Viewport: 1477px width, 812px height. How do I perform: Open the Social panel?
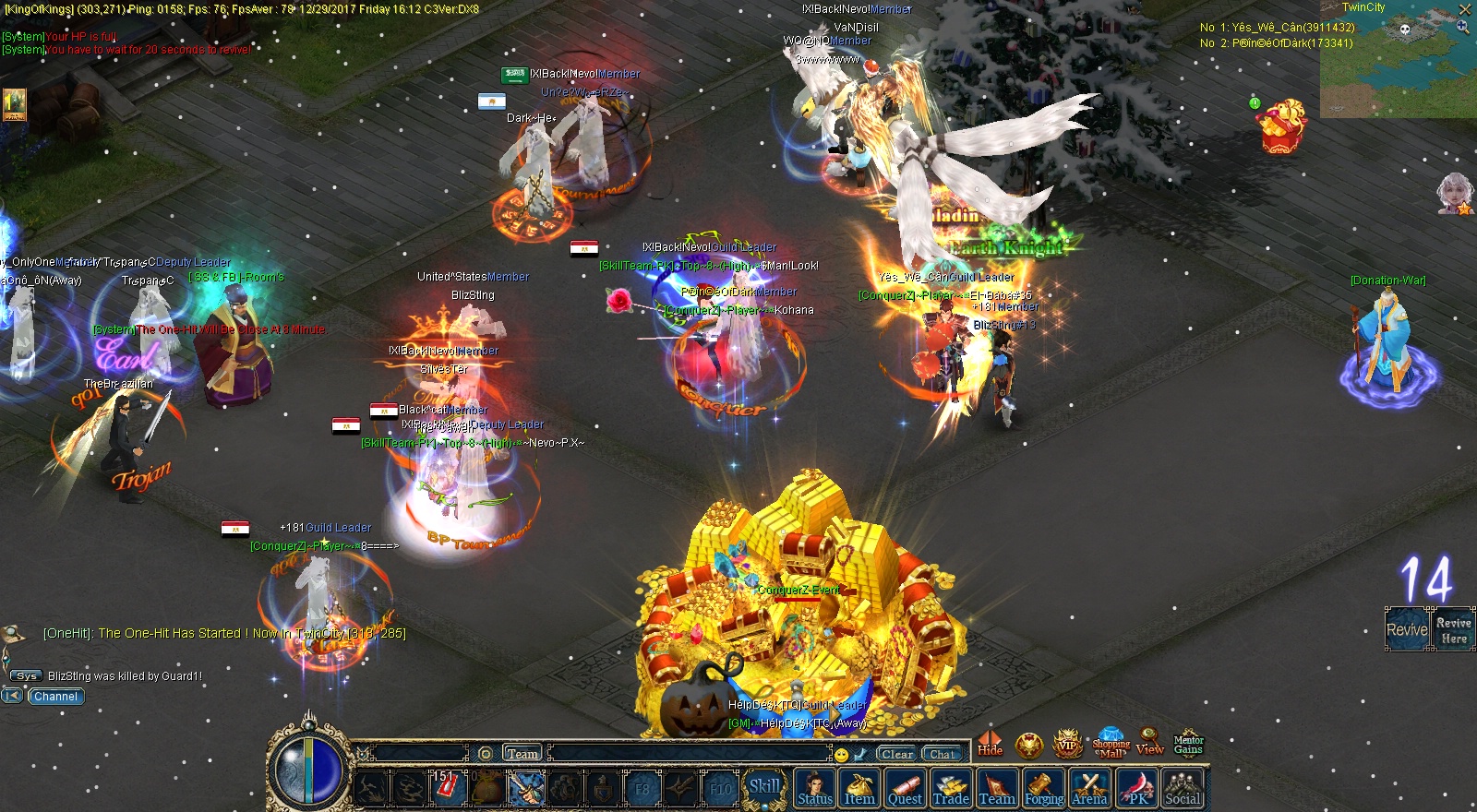[x=1183, y=789]
